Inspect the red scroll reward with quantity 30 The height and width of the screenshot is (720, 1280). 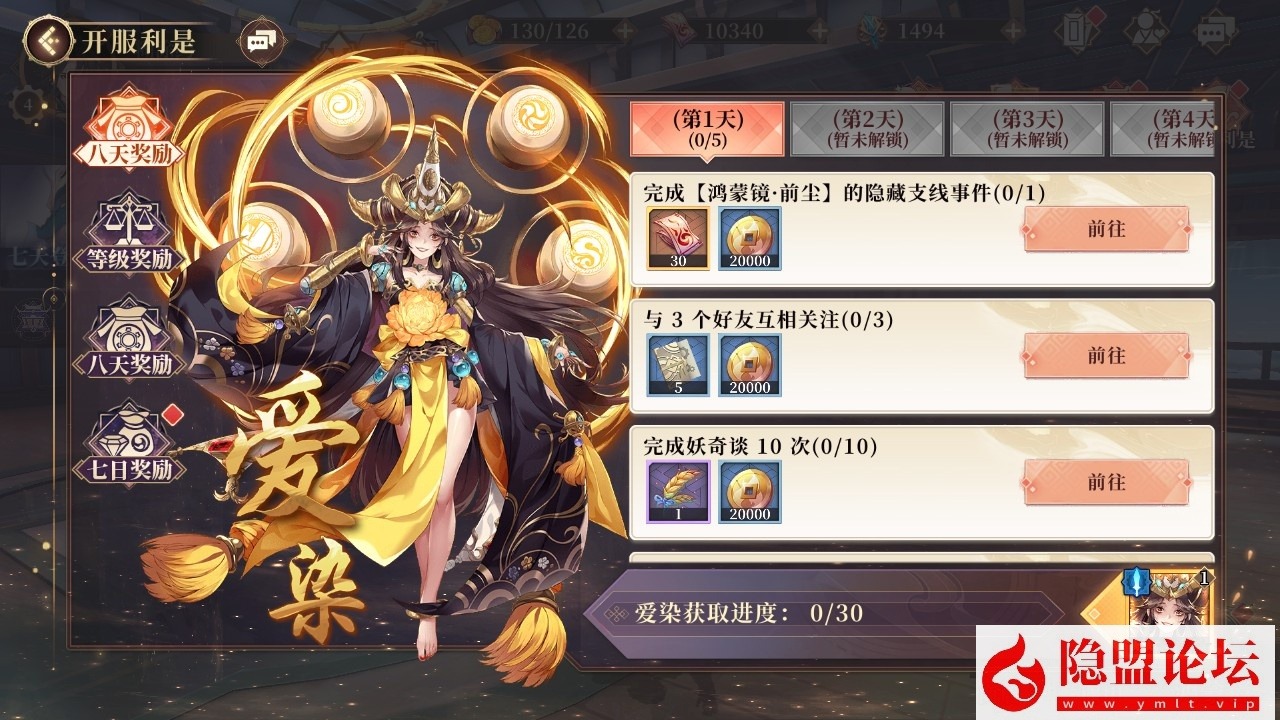click(678, 238)
